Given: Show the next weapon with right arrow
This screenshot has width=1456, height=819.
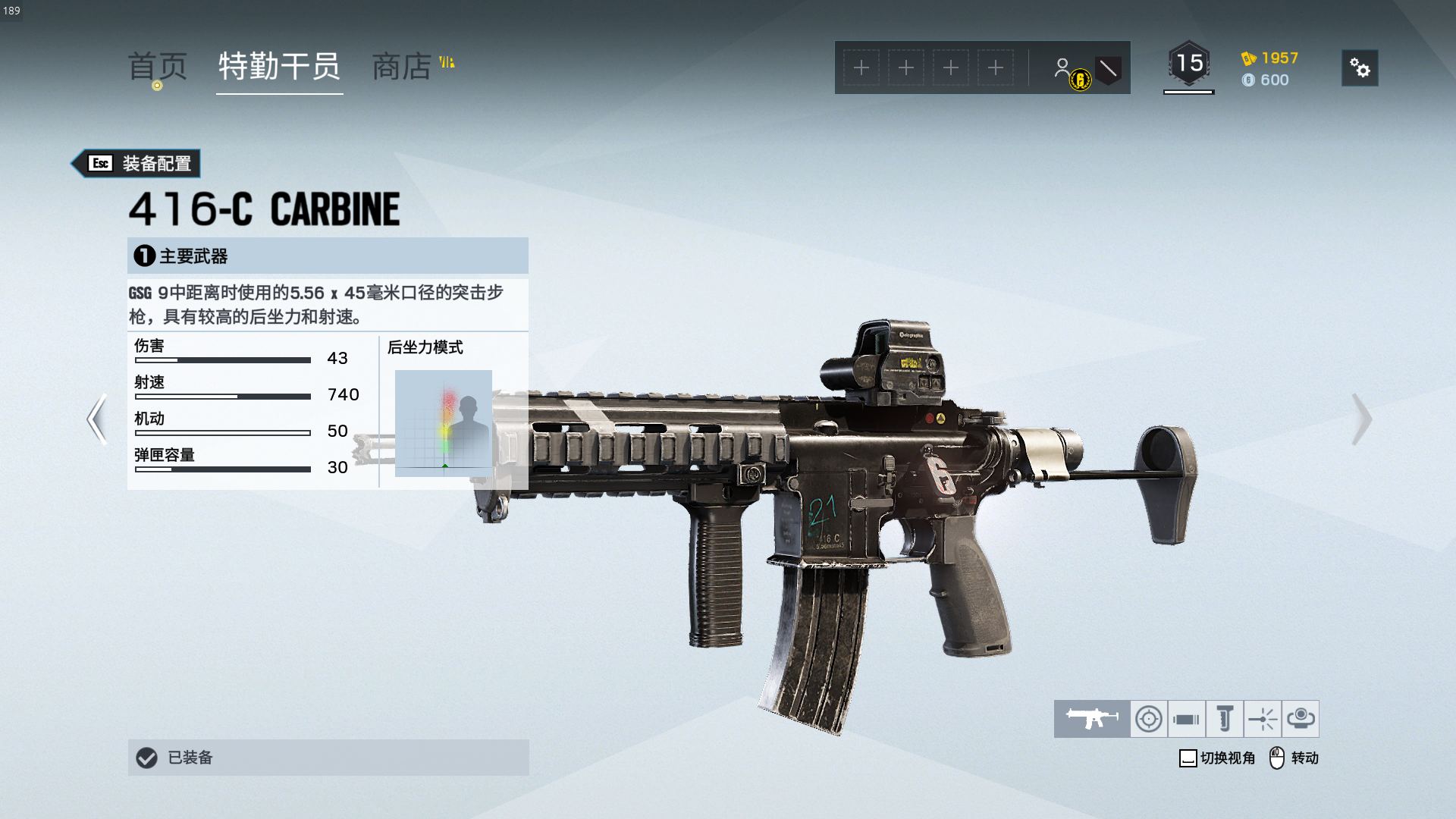Looking at the screenshot, I should tap(1361, 419).
